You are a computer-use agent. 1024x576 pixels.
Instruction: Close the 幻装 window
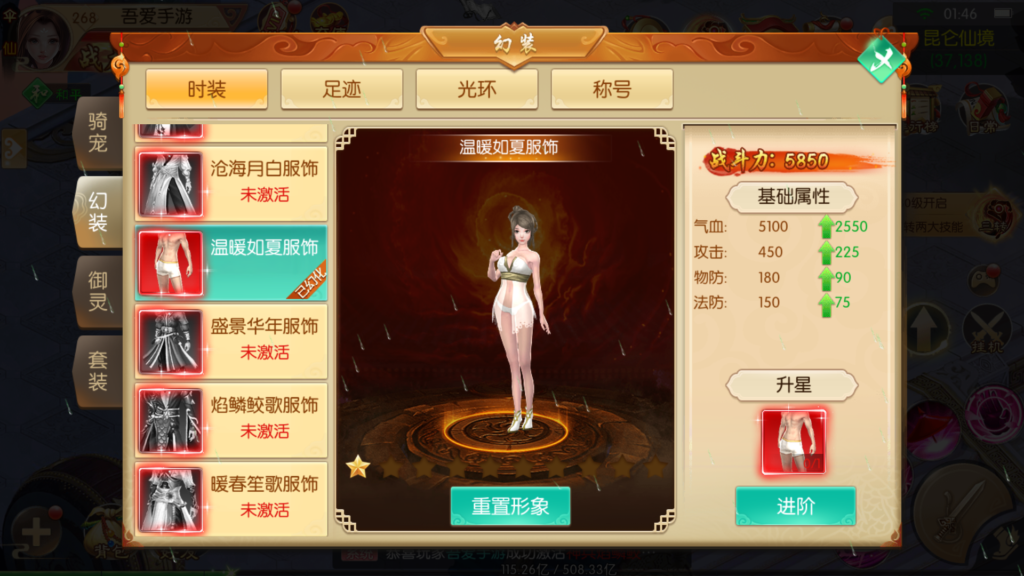click(881, 61)
